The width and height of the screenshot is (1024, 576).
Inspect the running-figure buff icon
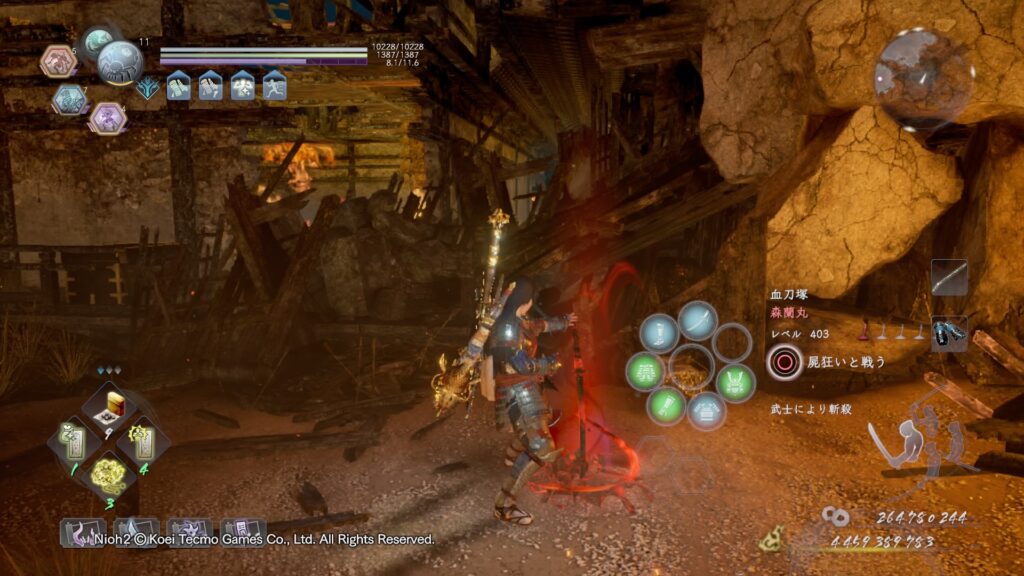[x=274, y=87]
